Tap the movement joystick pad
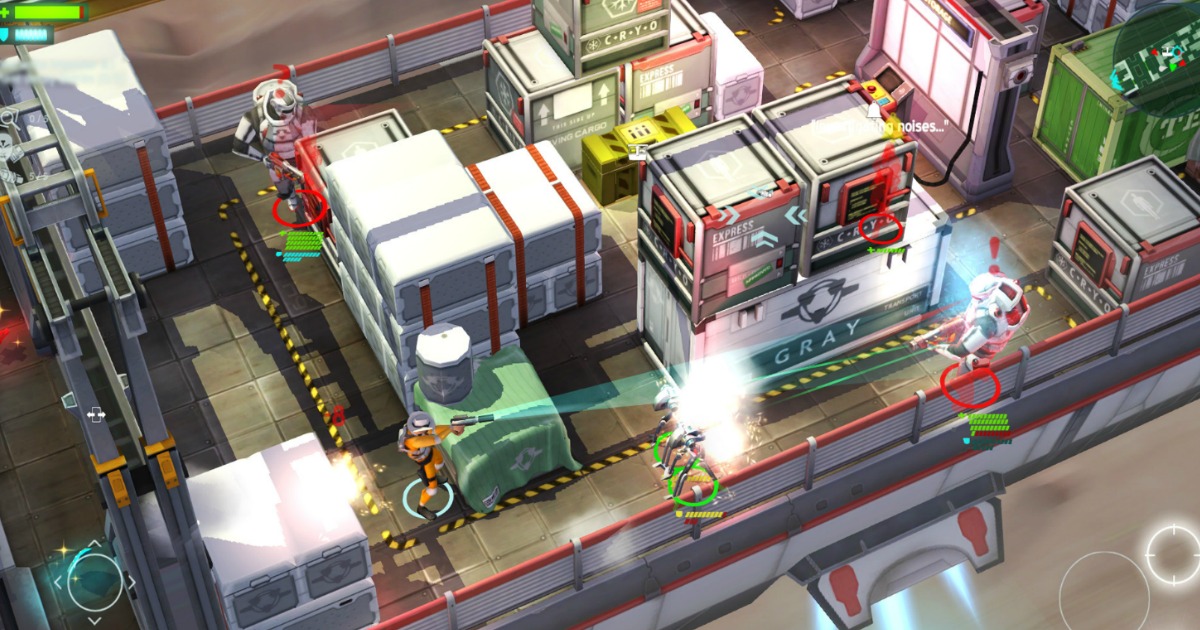The height and width of the screenshot is (630, 1200). click(94, 579)
